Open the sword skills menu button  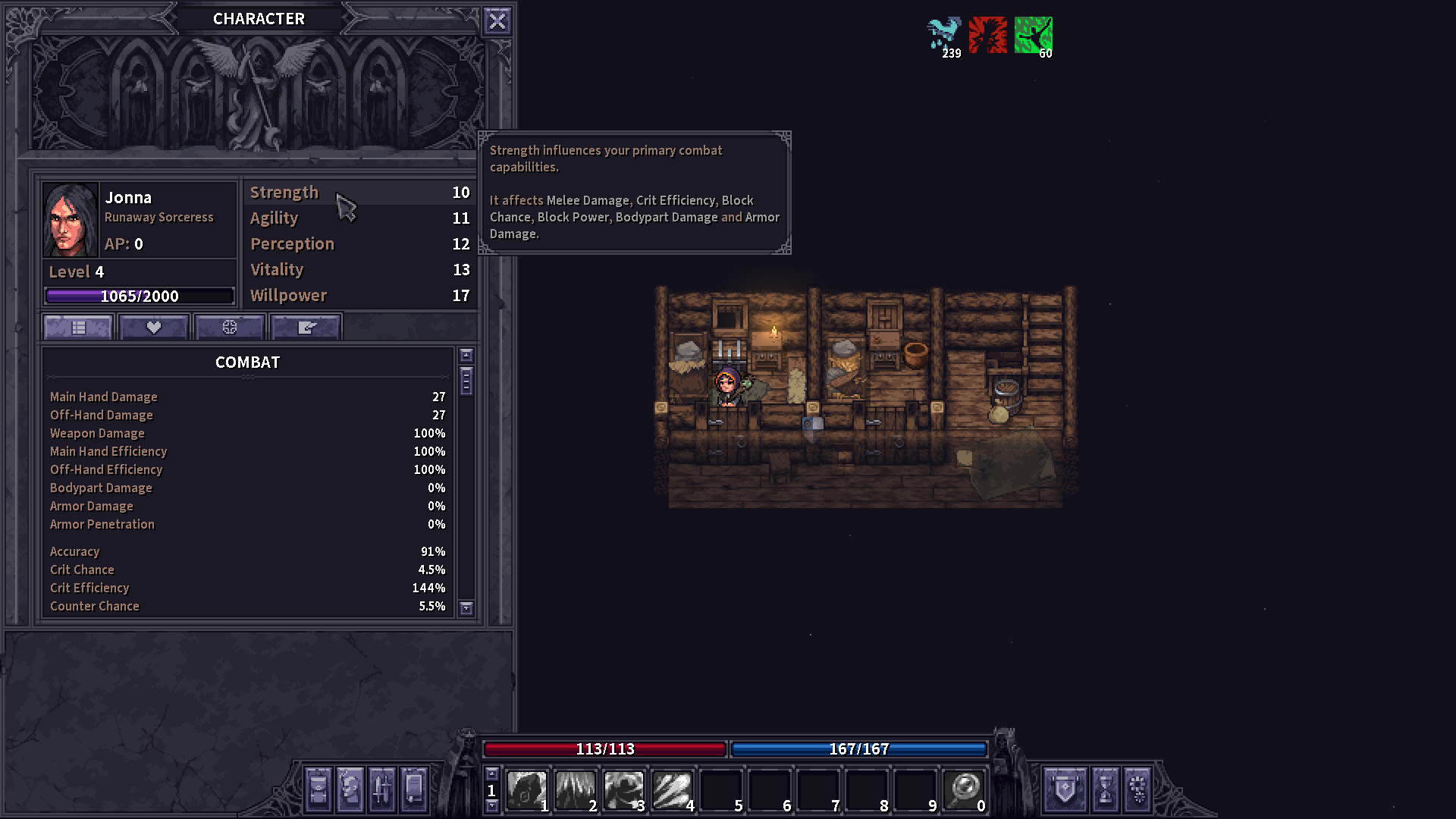[382, 789]
